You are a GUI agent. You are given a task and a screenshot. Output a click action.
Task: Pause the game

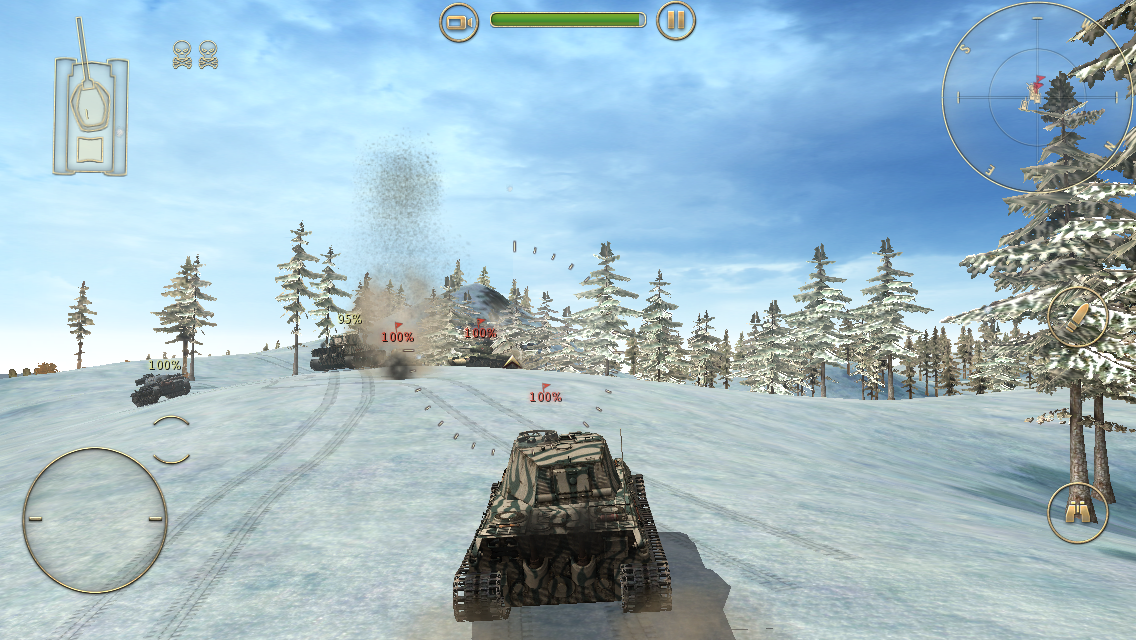[676, 21]
